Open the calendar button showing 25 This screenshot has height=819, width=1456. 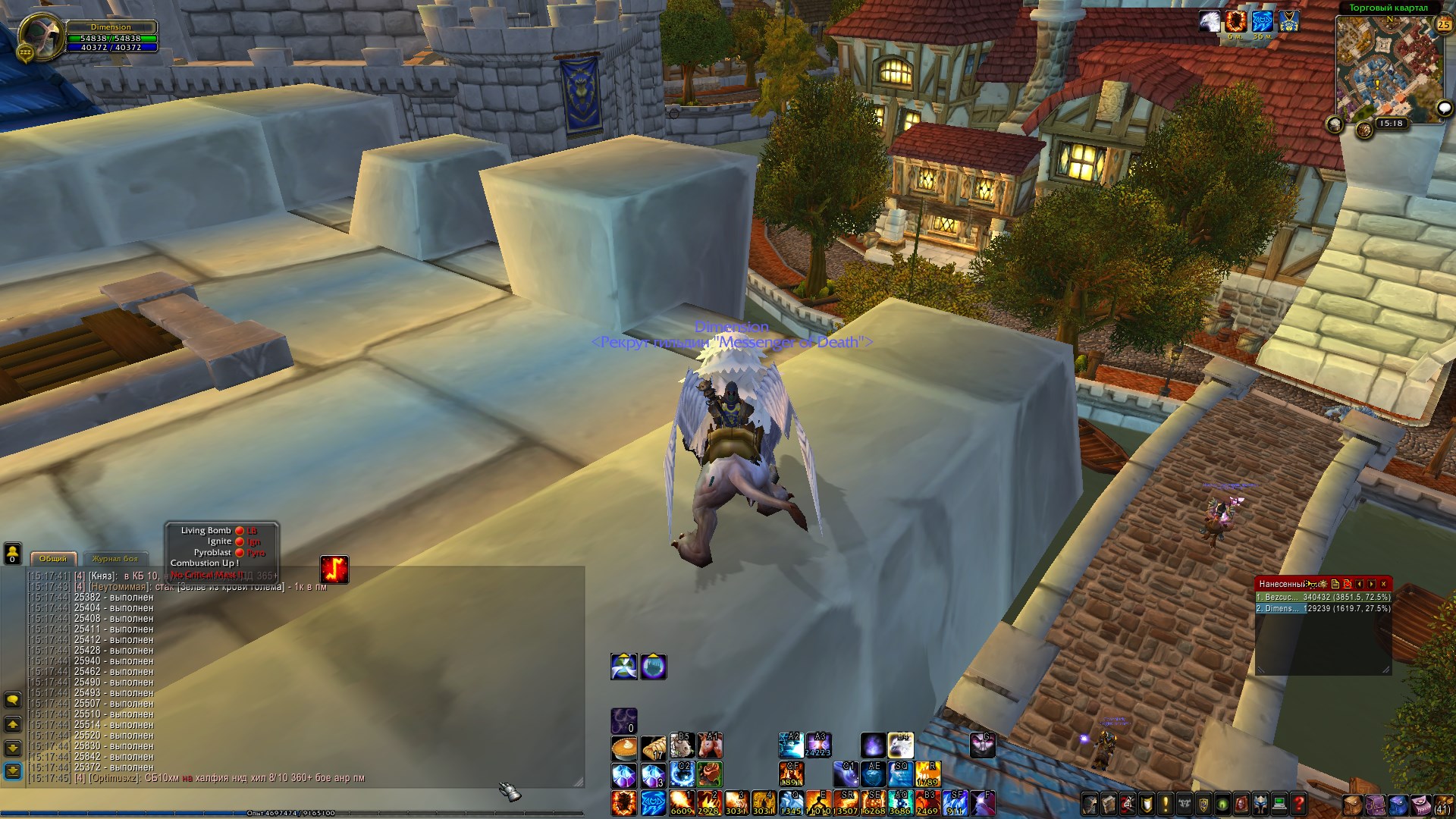point(1443,25)
